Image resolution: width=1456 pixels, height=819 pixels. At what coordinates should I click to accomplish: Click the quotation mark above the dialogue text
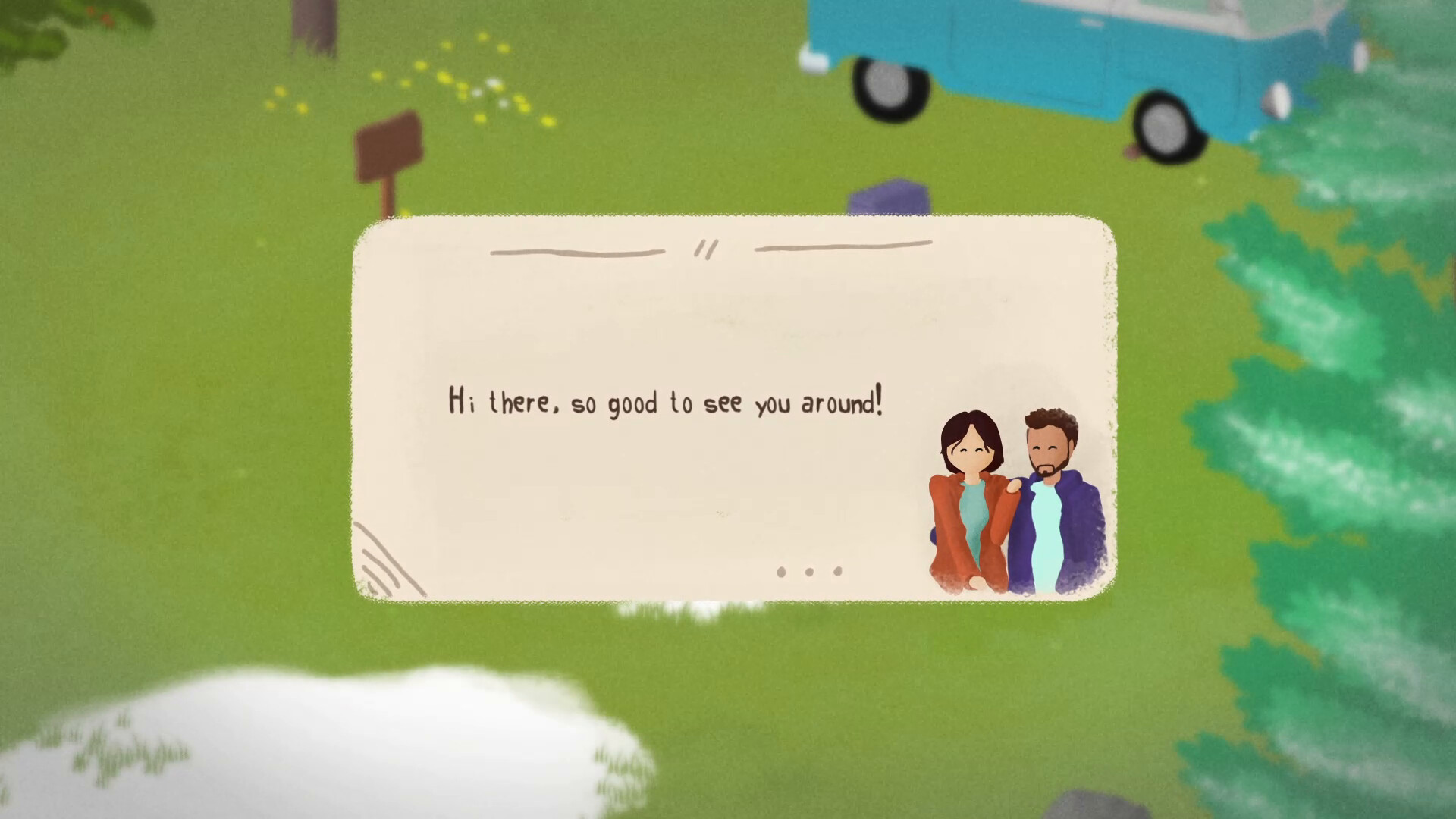point(705,248)
